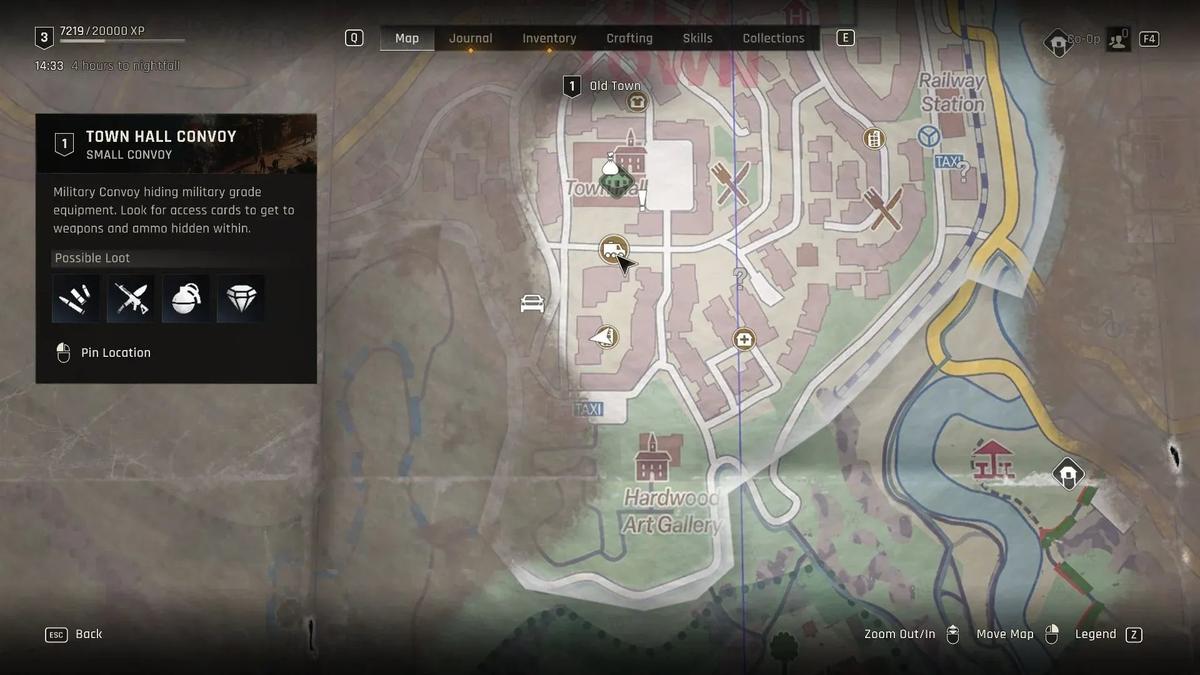This screenshot has height=675, width=1200.
Task: Select the diamond possible loot icon
Action: pos(241,298)
